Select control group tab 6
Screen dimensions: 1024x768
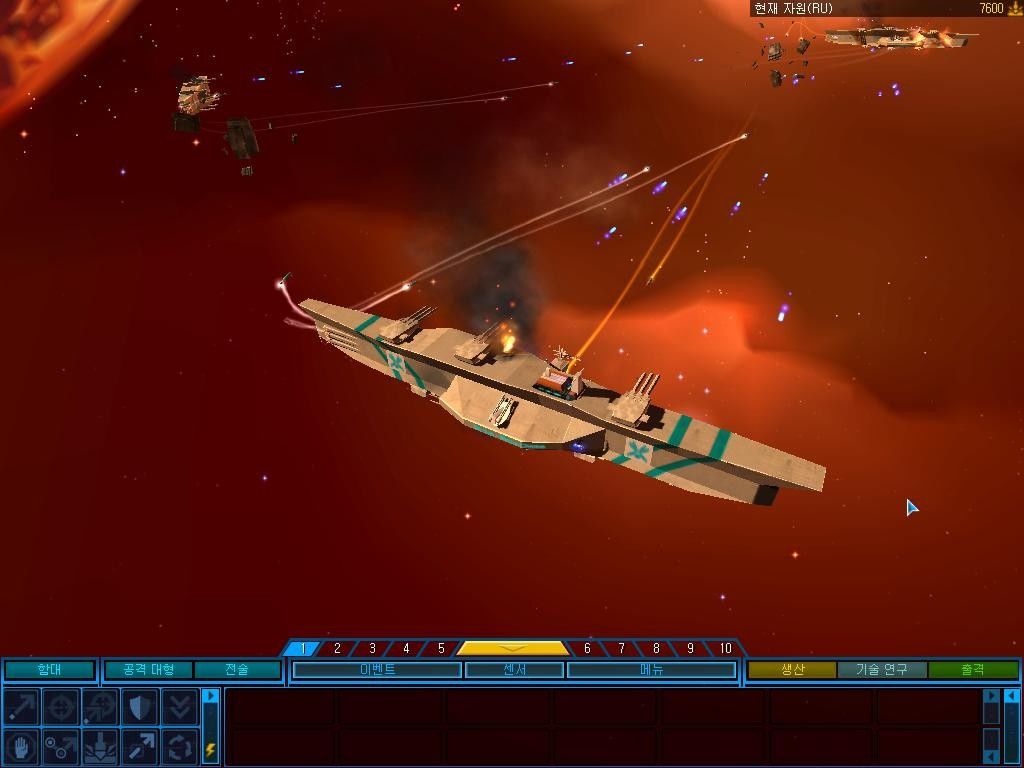(587, 648)
